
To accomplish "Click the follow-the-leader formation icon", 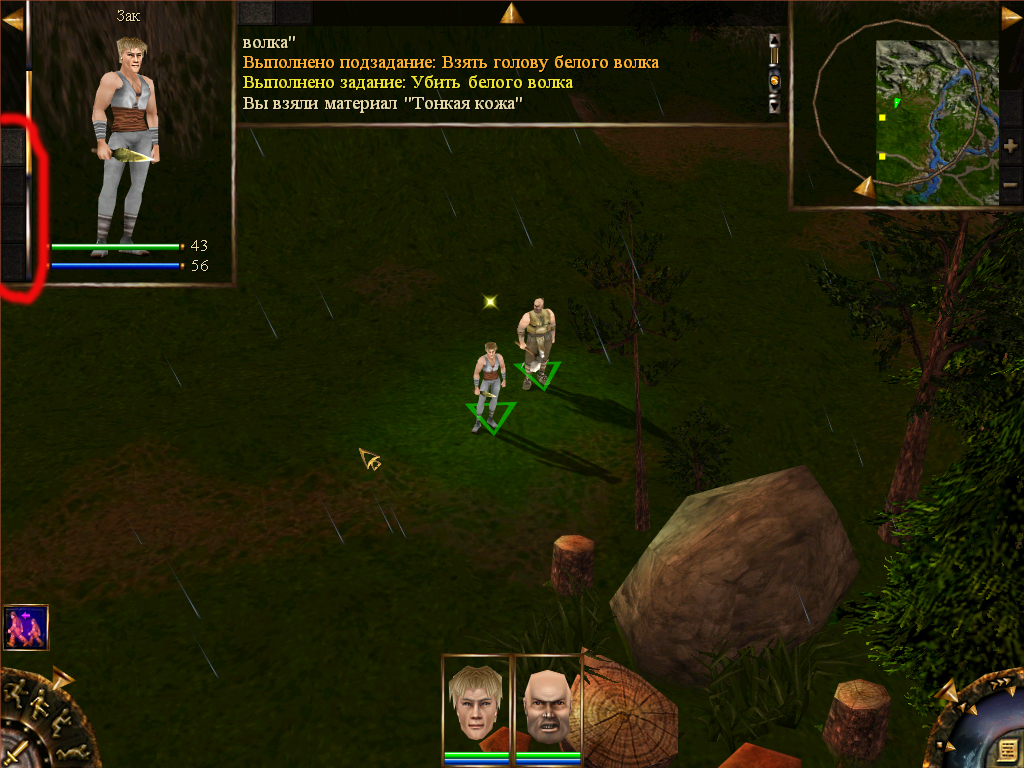I will [x=25, y=627].
